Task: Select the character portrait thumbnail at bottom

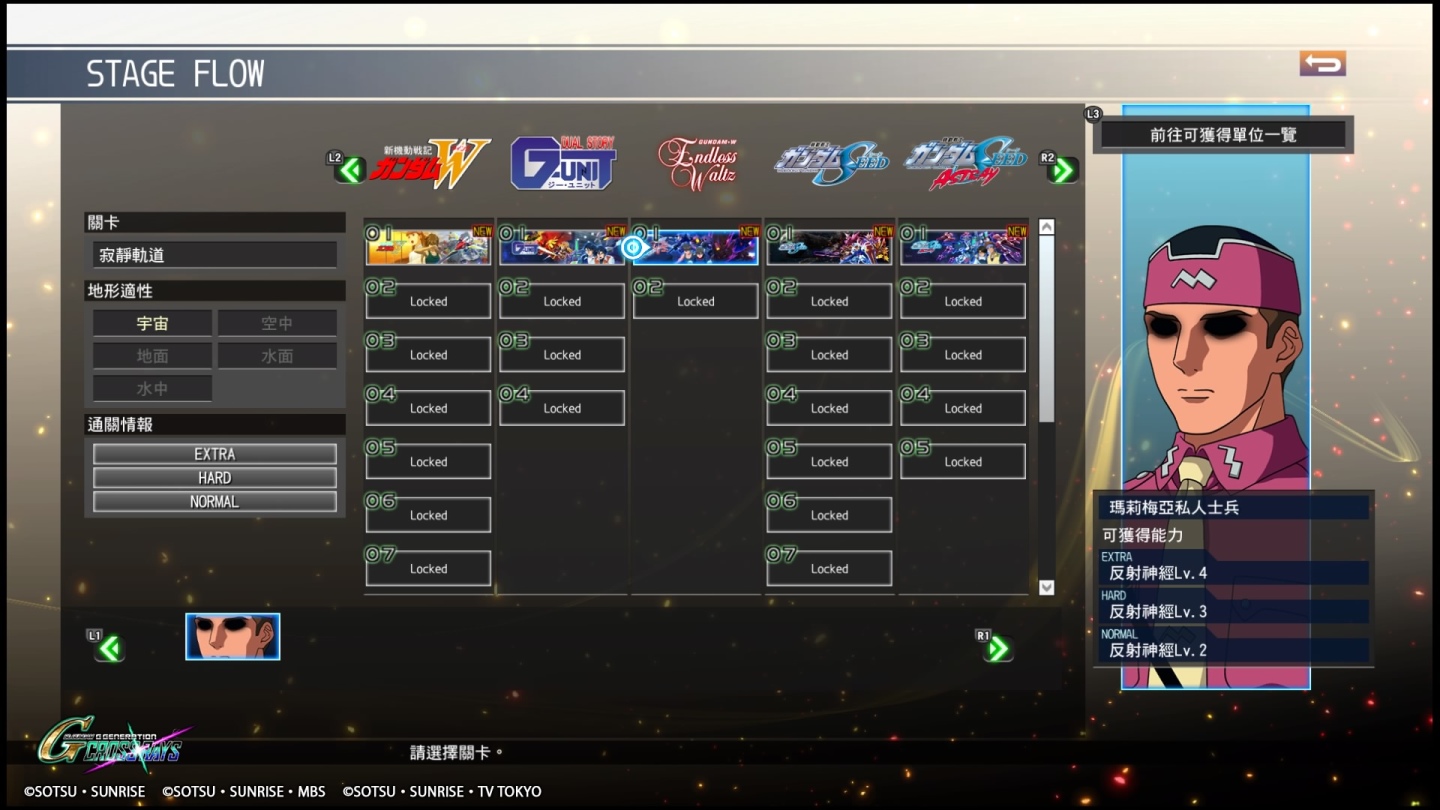Action: coord(232,636)
